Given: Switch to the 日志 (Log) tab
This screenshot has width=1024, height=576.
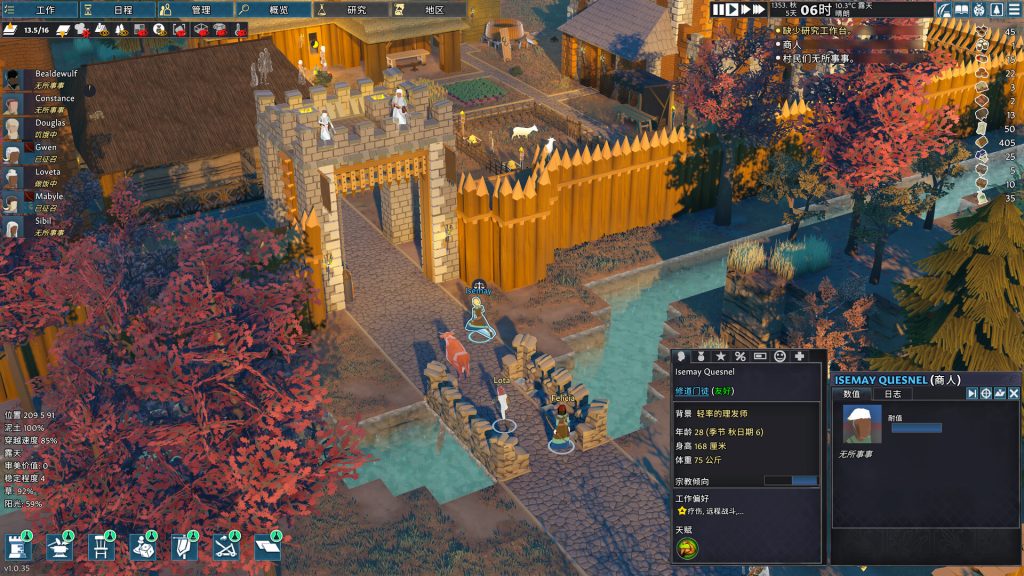Looking at the screenshot, I should click(893, 394).
